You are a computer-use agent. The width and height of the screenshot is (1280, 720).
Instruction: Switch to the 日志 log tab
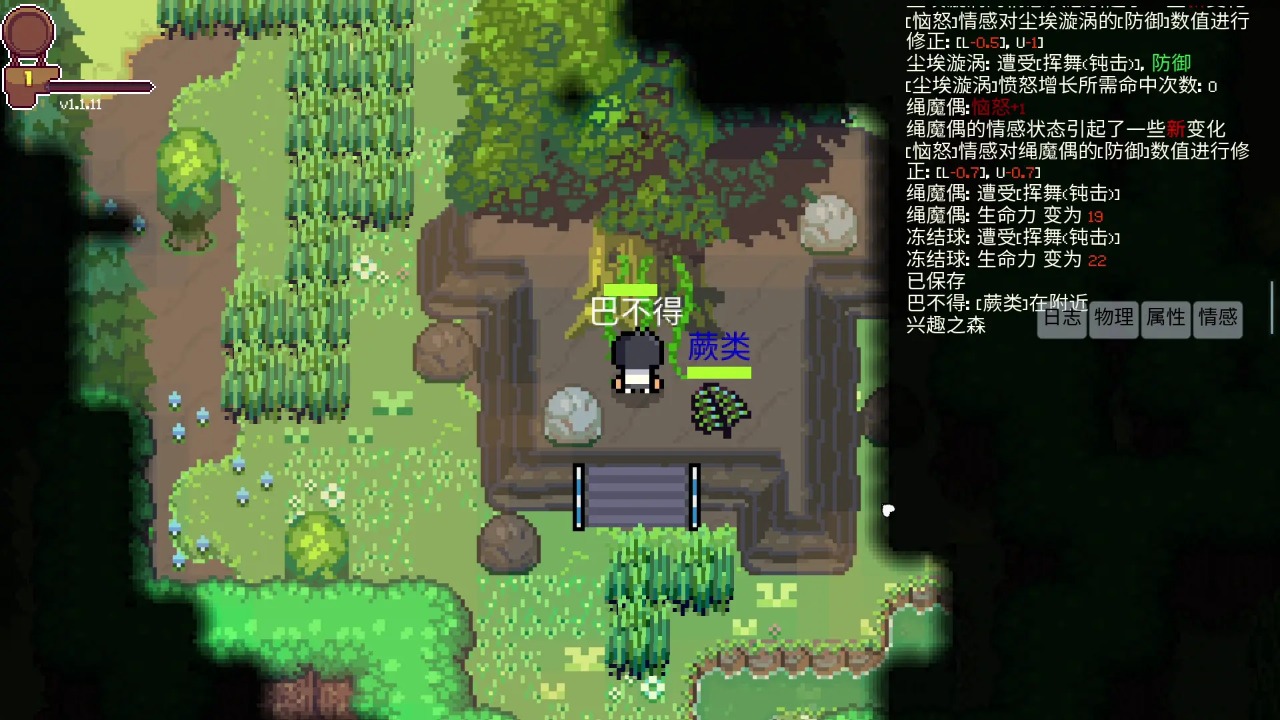pos(1062,319)
